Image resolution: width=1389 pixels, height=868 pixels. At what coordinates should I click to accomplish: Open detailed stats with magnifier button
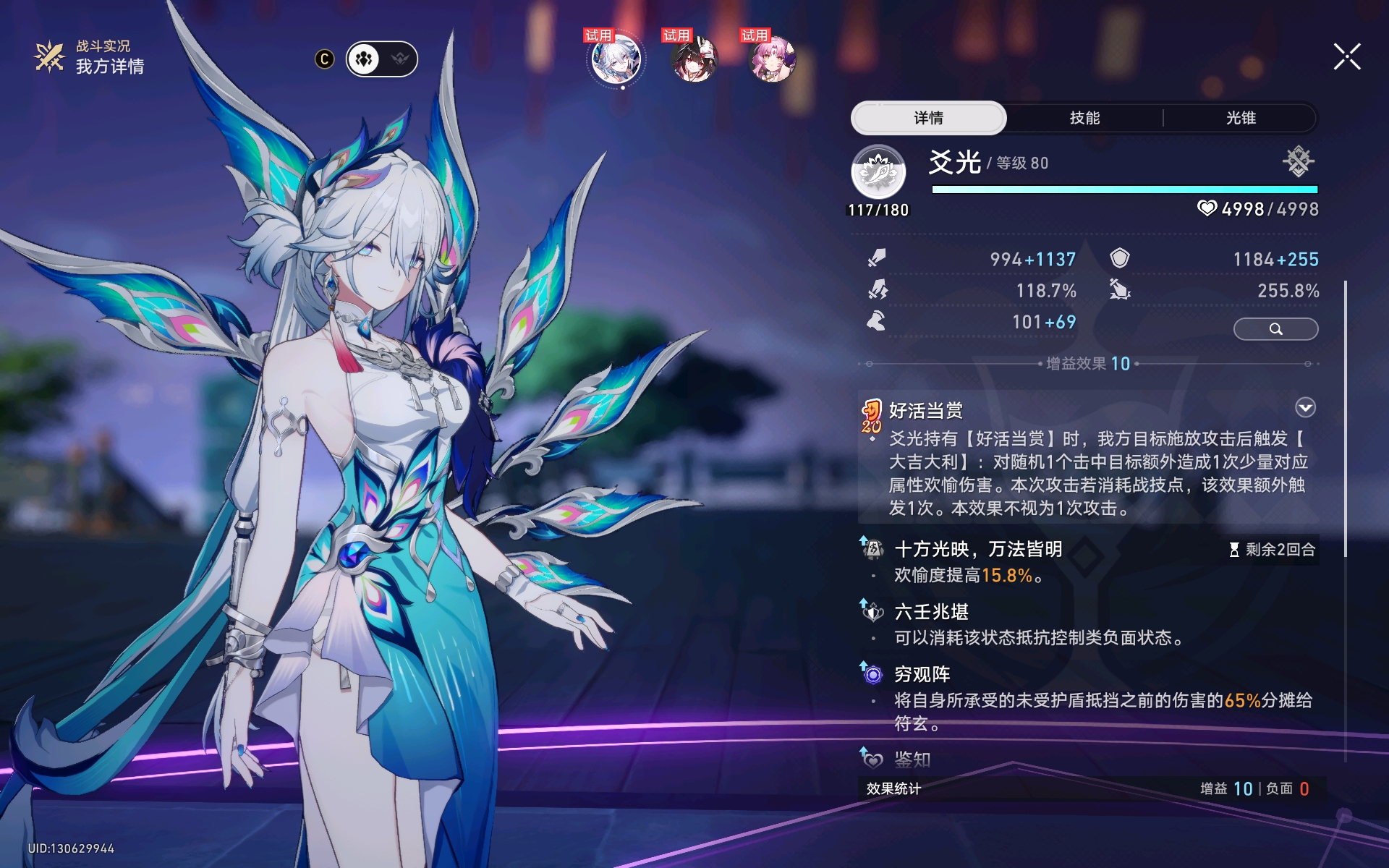click(x=1275, y=329)
